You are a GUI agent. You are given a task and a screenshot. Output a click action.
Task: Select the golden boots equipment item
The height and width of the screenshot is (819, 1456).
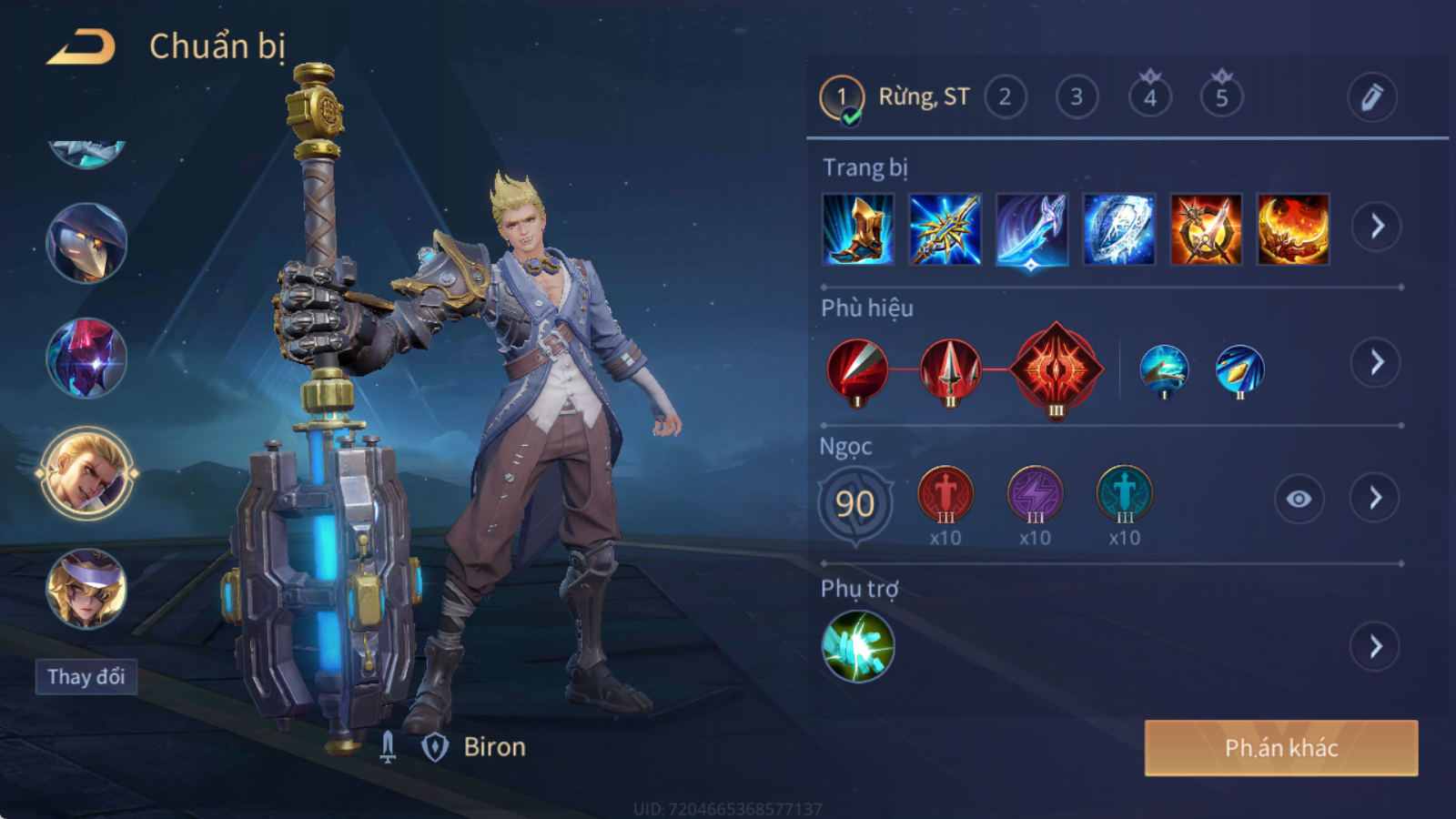coord(857,229)
